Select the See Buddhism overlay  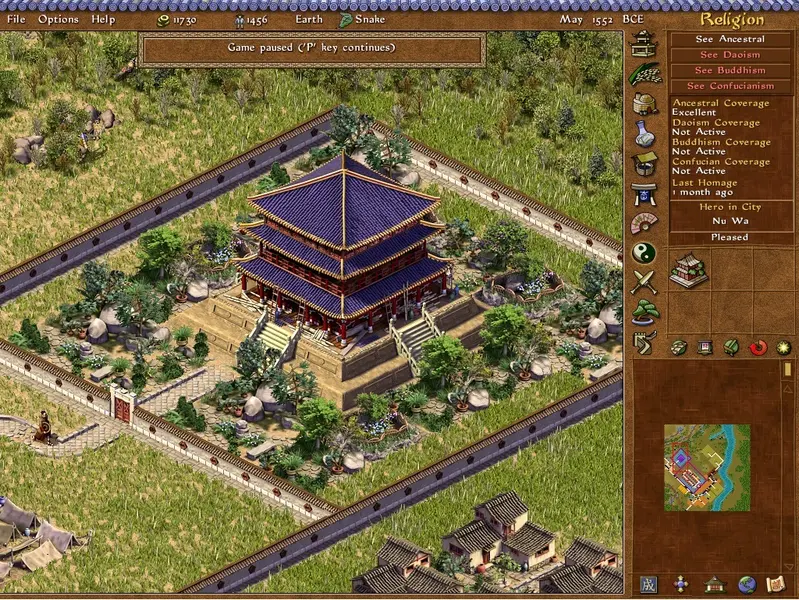729,71
